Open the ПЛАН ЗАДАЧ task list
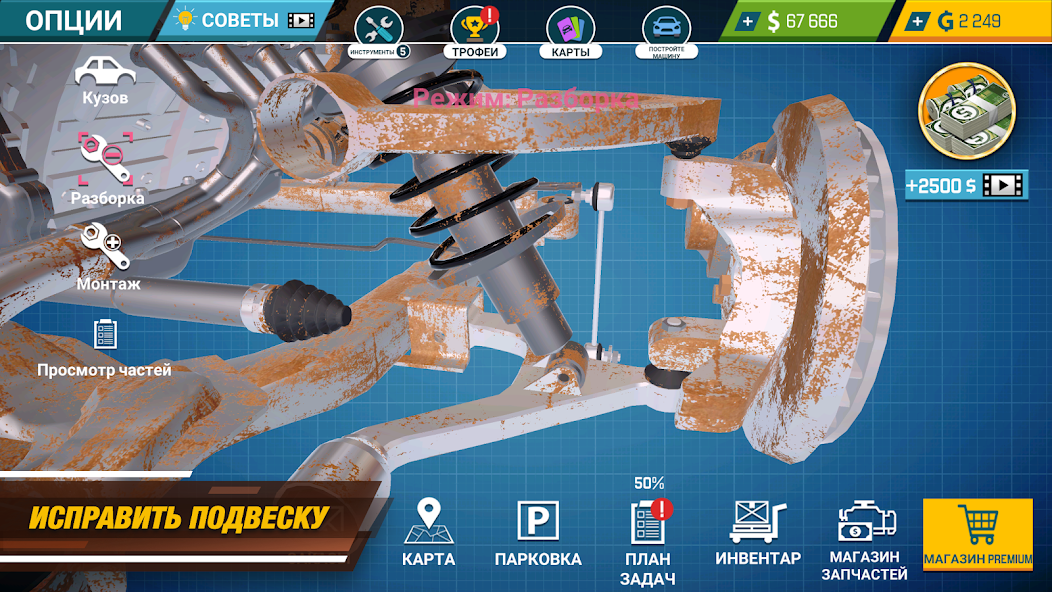Image resolution: width=1052 pixels, height=592 pixels. tap(649, 540)
